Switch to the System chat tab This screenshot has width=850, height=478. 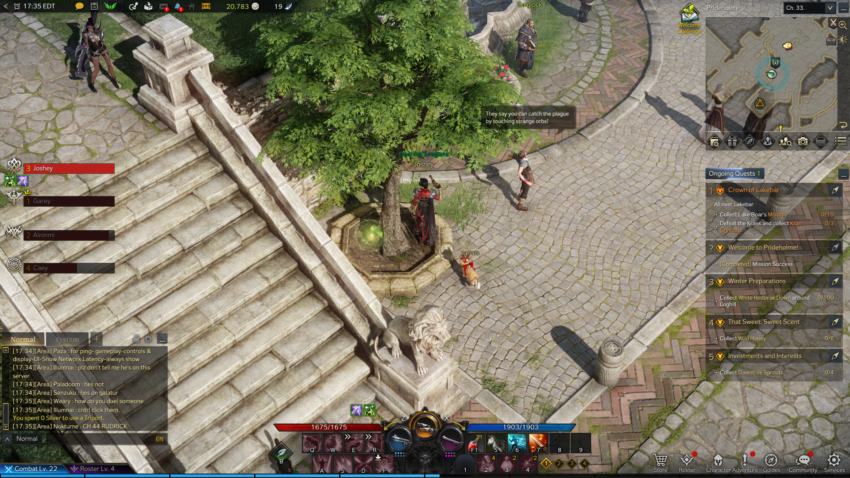(x=66, y=339)
